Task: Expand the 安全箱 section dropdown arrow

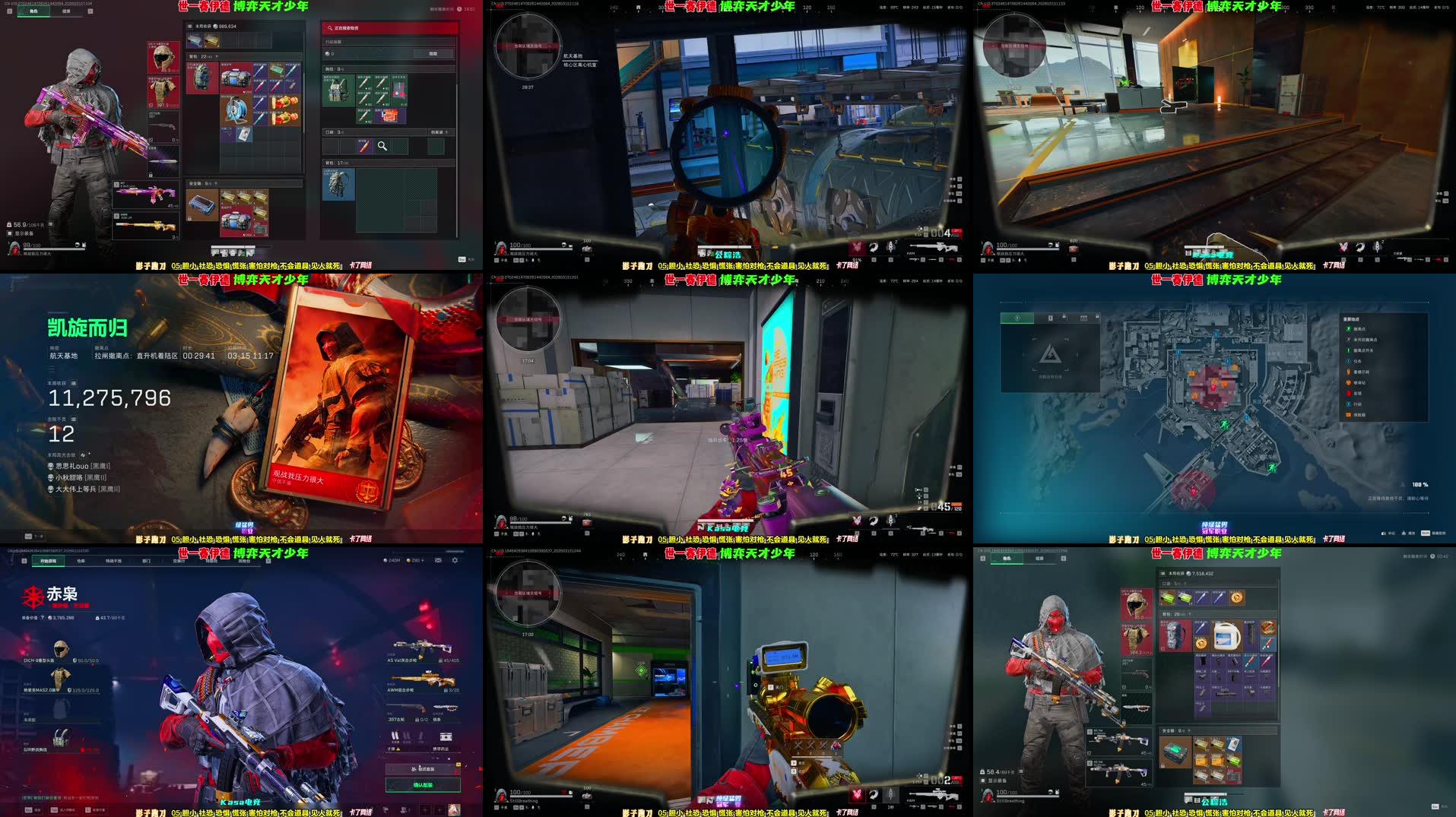Action: (216, 183)
